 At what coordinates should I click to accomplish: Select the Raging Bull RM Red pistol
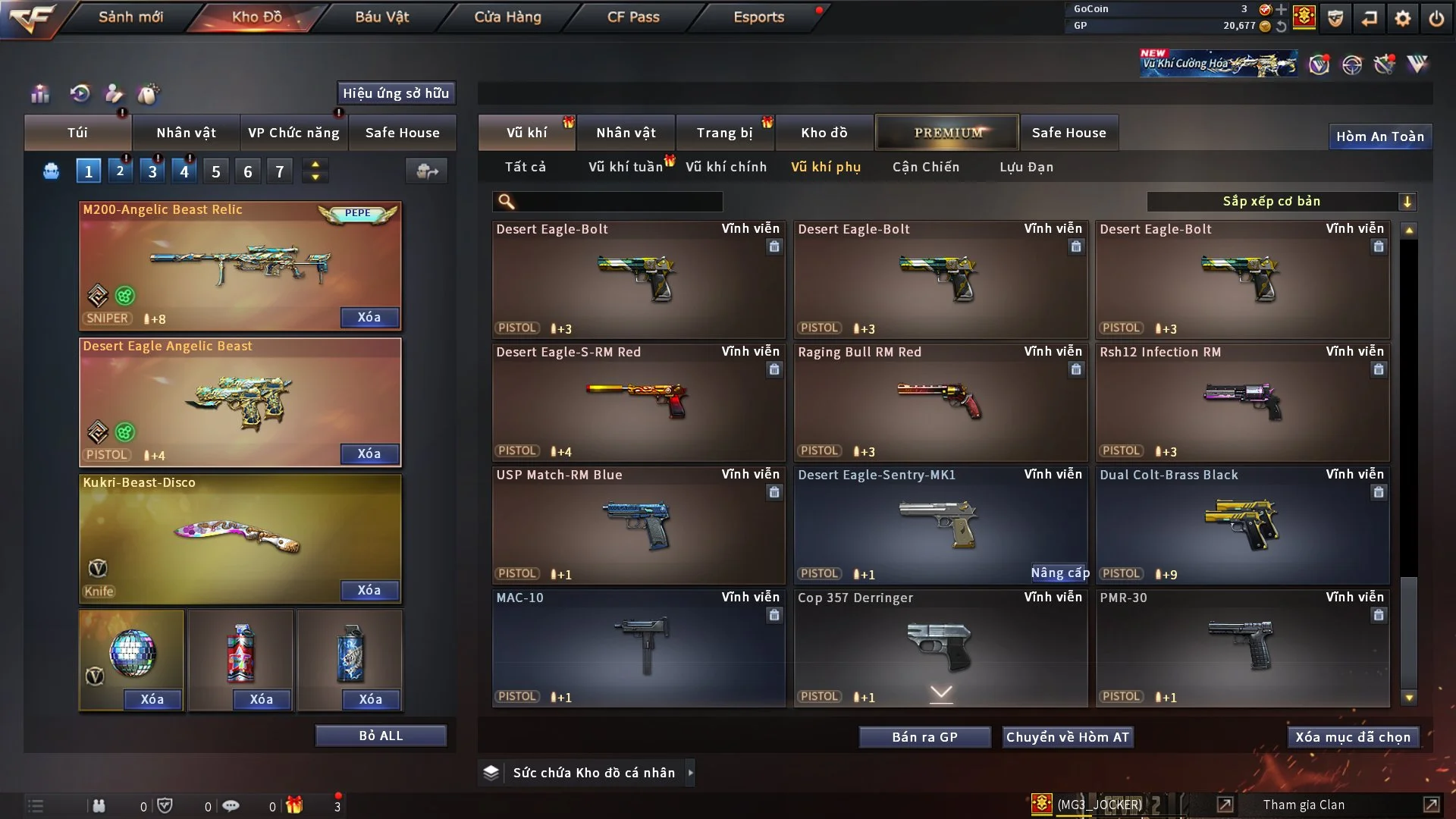940,402
